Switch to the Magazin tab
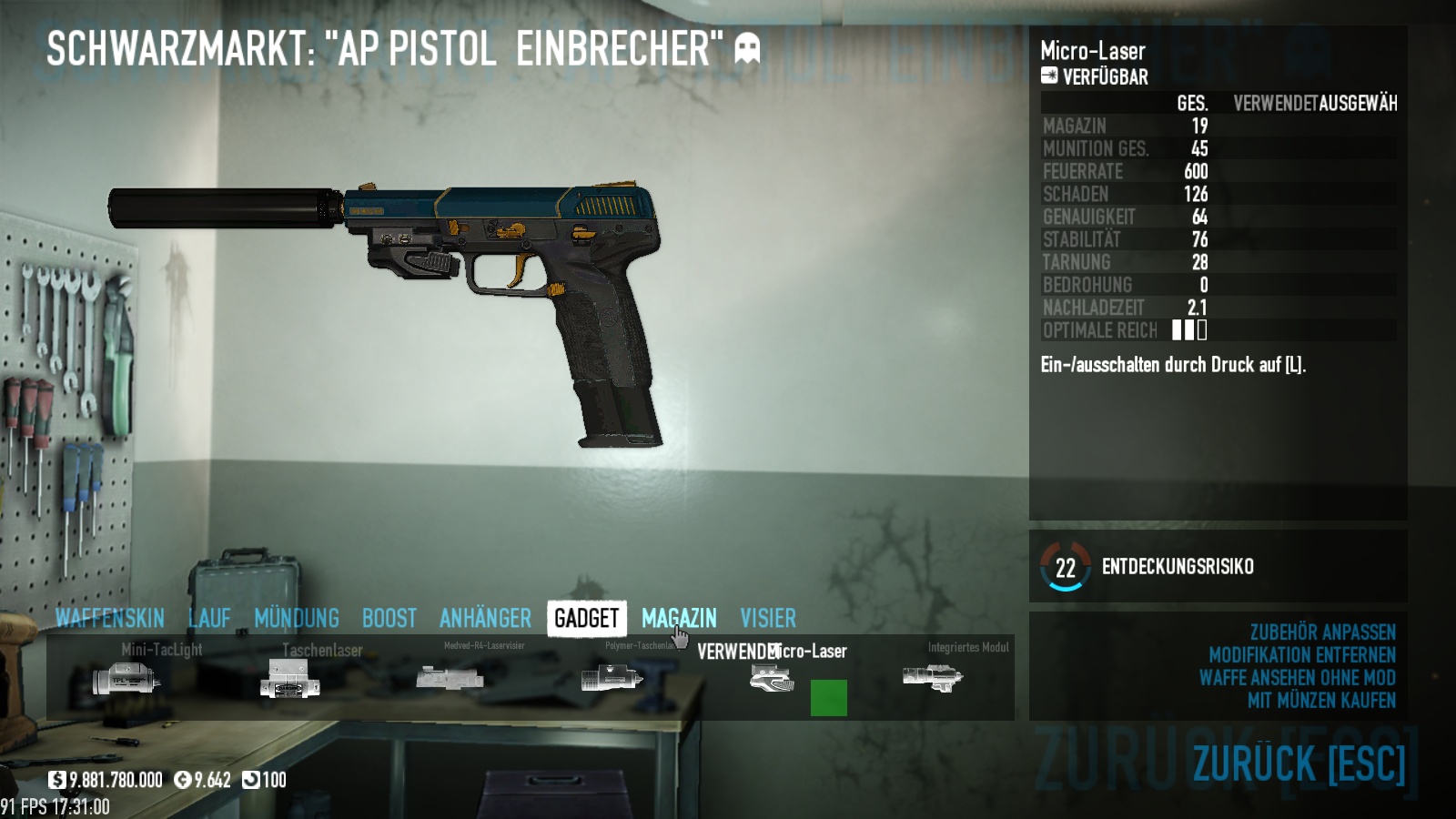1456x819 pixels. tap(679, 618)
